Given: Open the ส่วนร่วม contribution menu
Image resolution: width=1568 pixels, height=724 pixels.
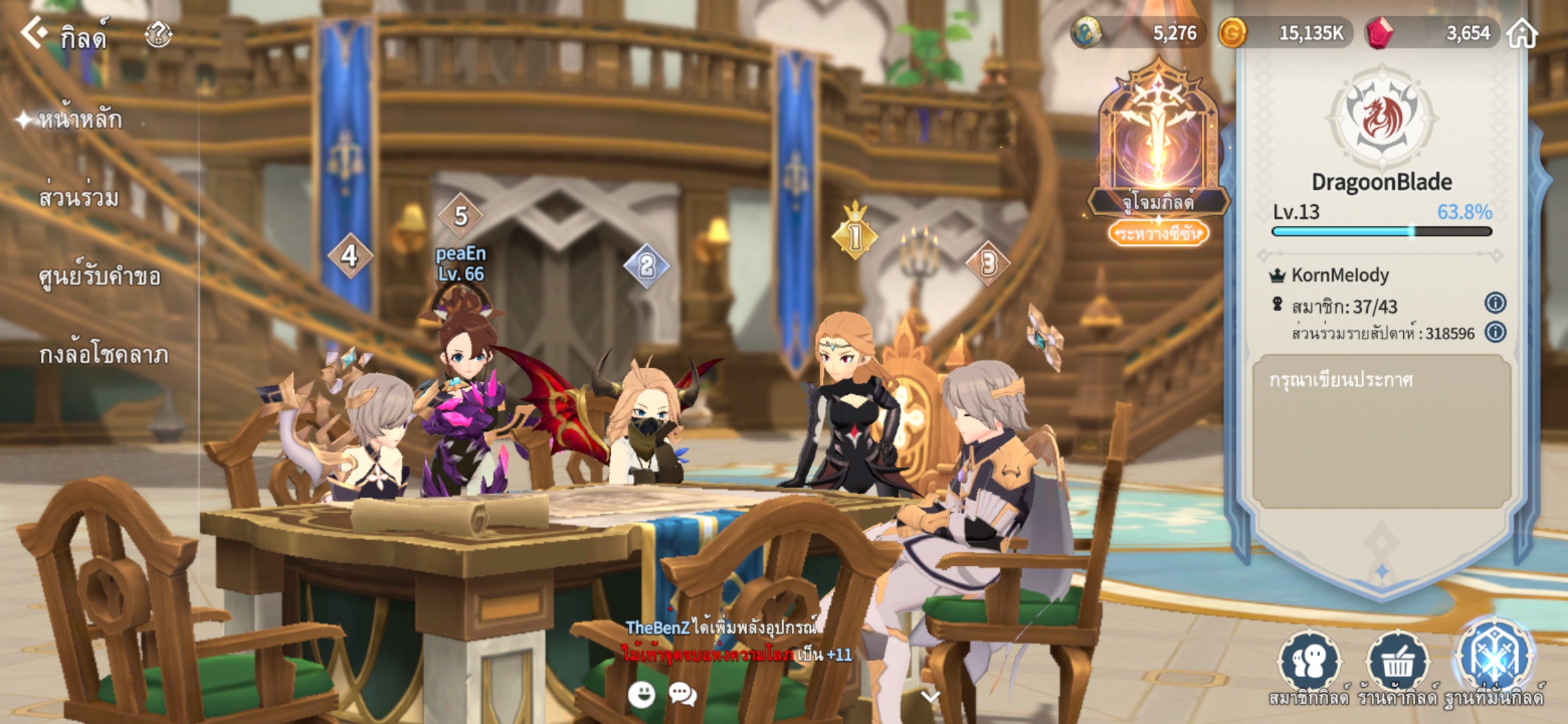Looking at the screenshot, I should pos(79,198).
